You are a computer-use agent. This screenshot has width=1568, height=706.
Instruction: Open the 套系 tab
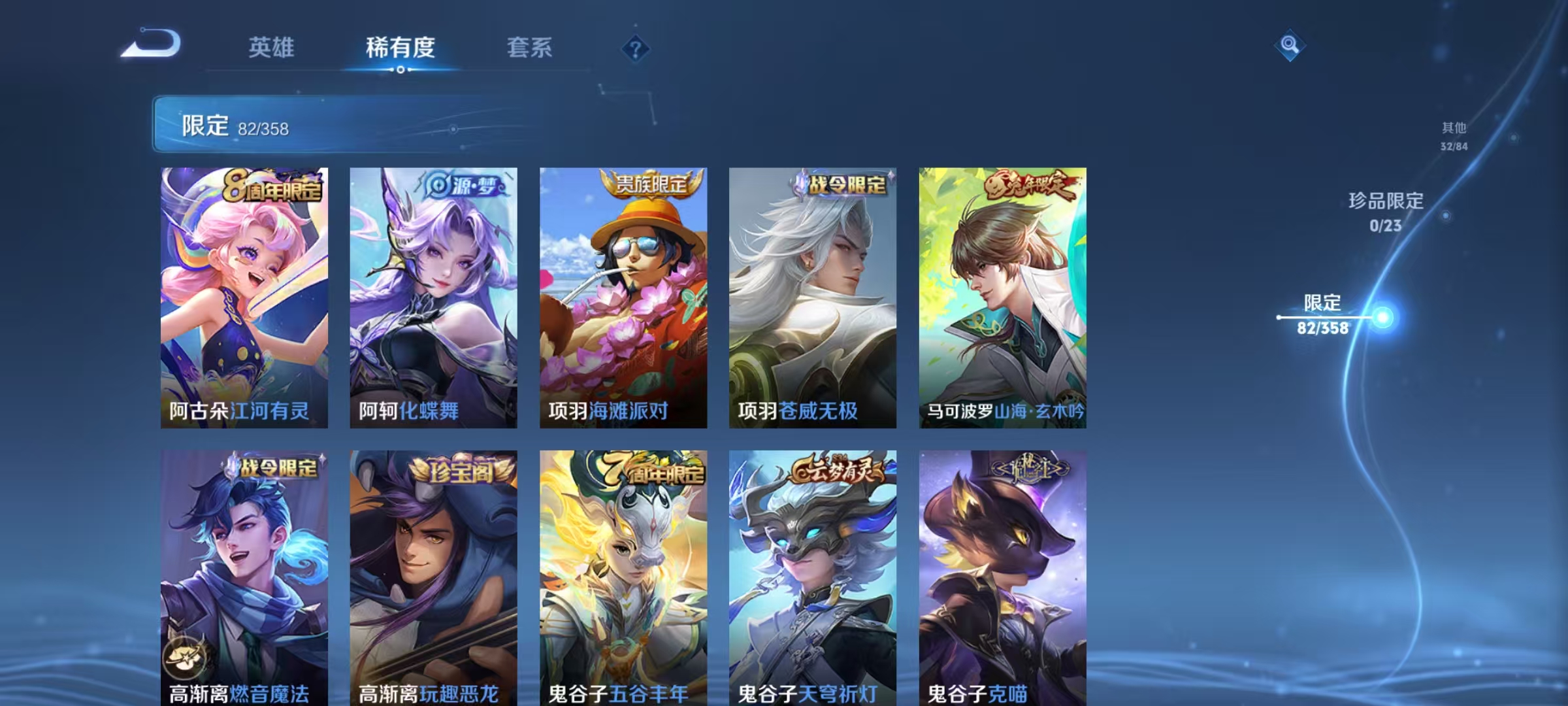pyautogui.click(x=531, y=48)
